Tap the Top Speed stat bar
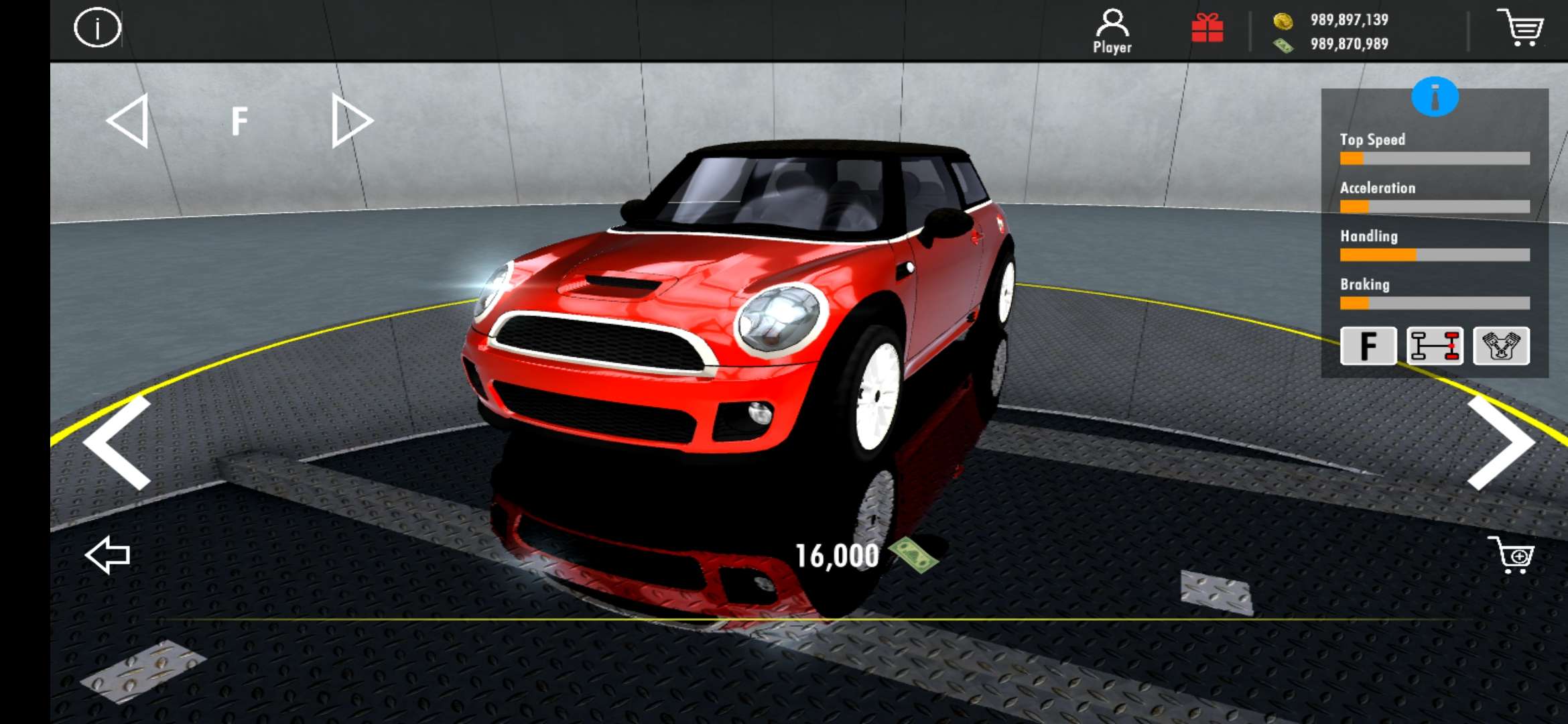This screenshot has width=1568, height=724. point(1434,158)
